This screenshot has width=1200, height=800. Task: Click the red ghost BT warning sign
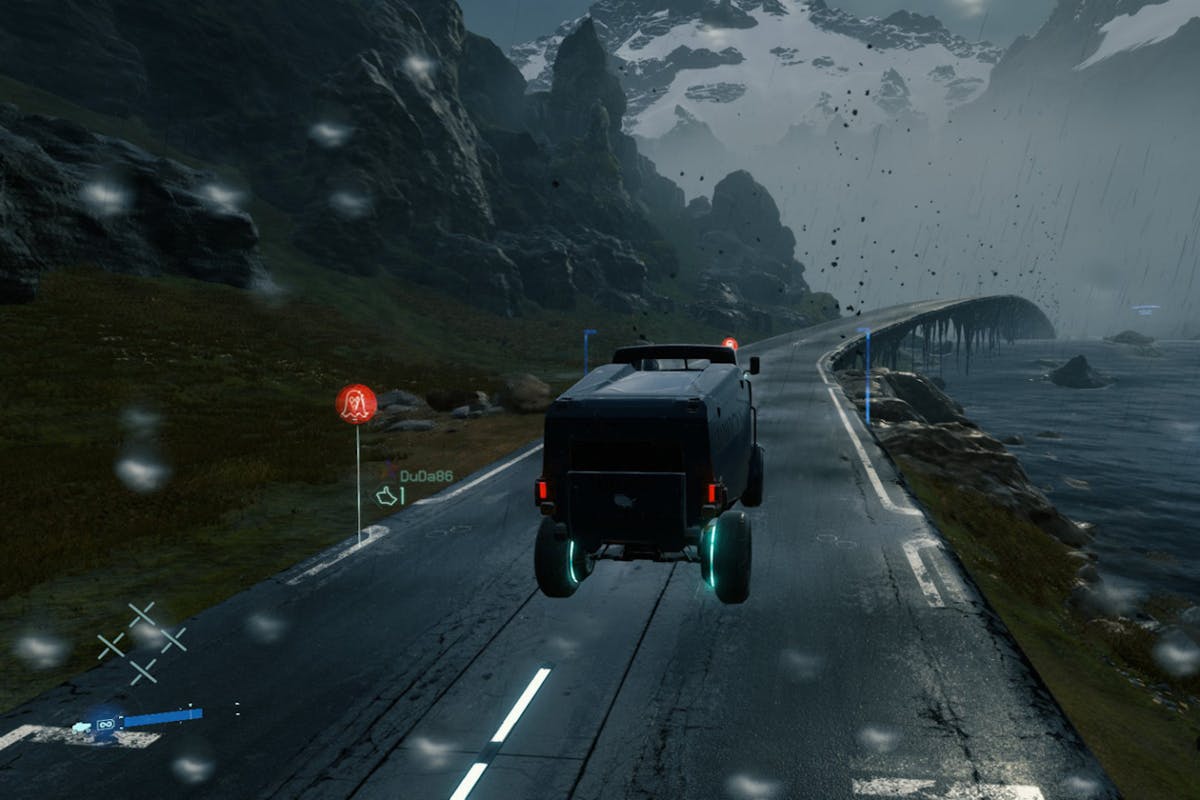pos(356,403)
